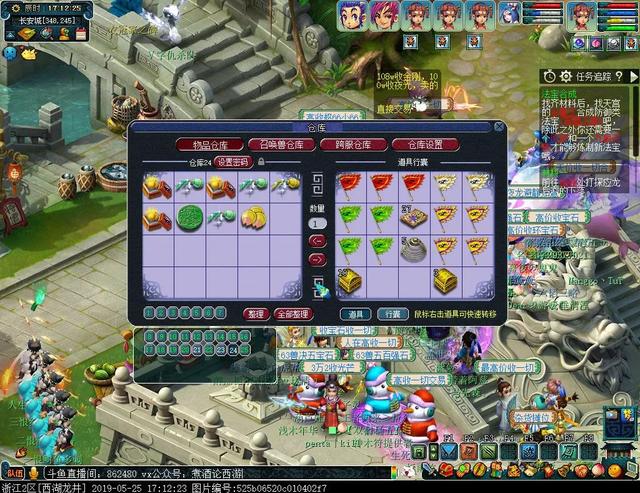Click the left arrow transfer button

pyautogui.click(x=317, y=240)
